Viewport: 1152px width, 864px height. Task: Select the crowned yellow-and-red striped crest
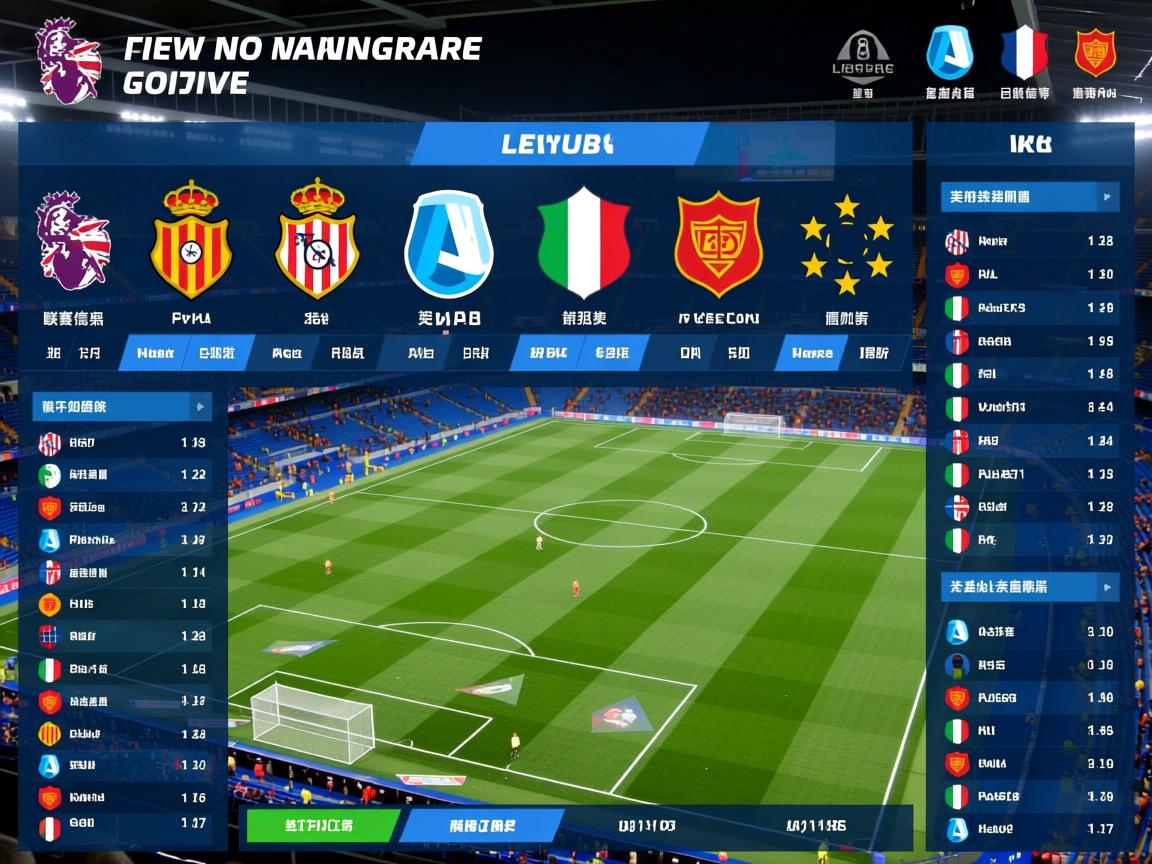click(x=191, y=240)
